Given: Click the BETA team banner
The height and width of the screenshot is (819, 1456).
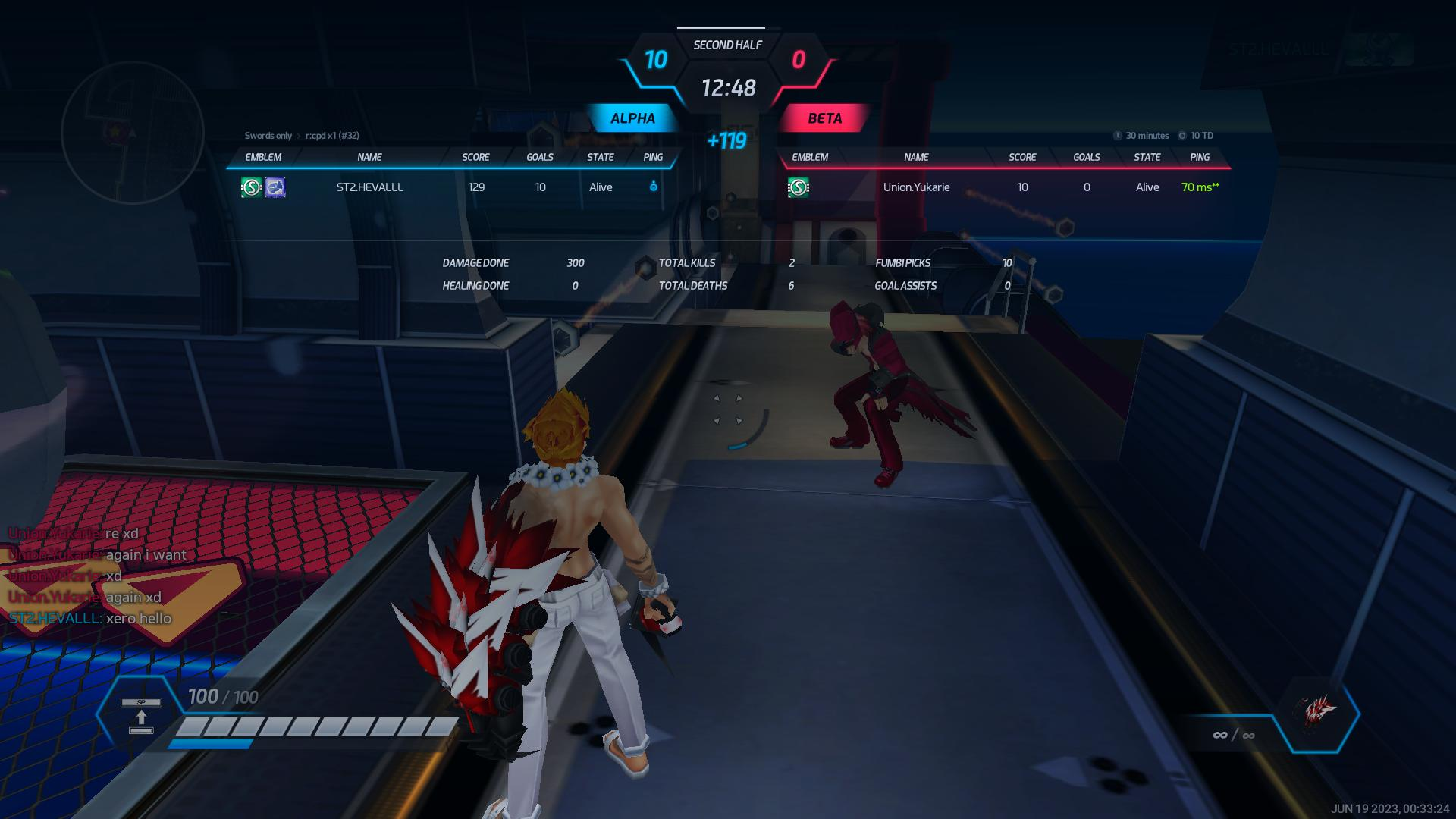Looking at the screenshot, I should pyautogui.click(x=824, y=118).
